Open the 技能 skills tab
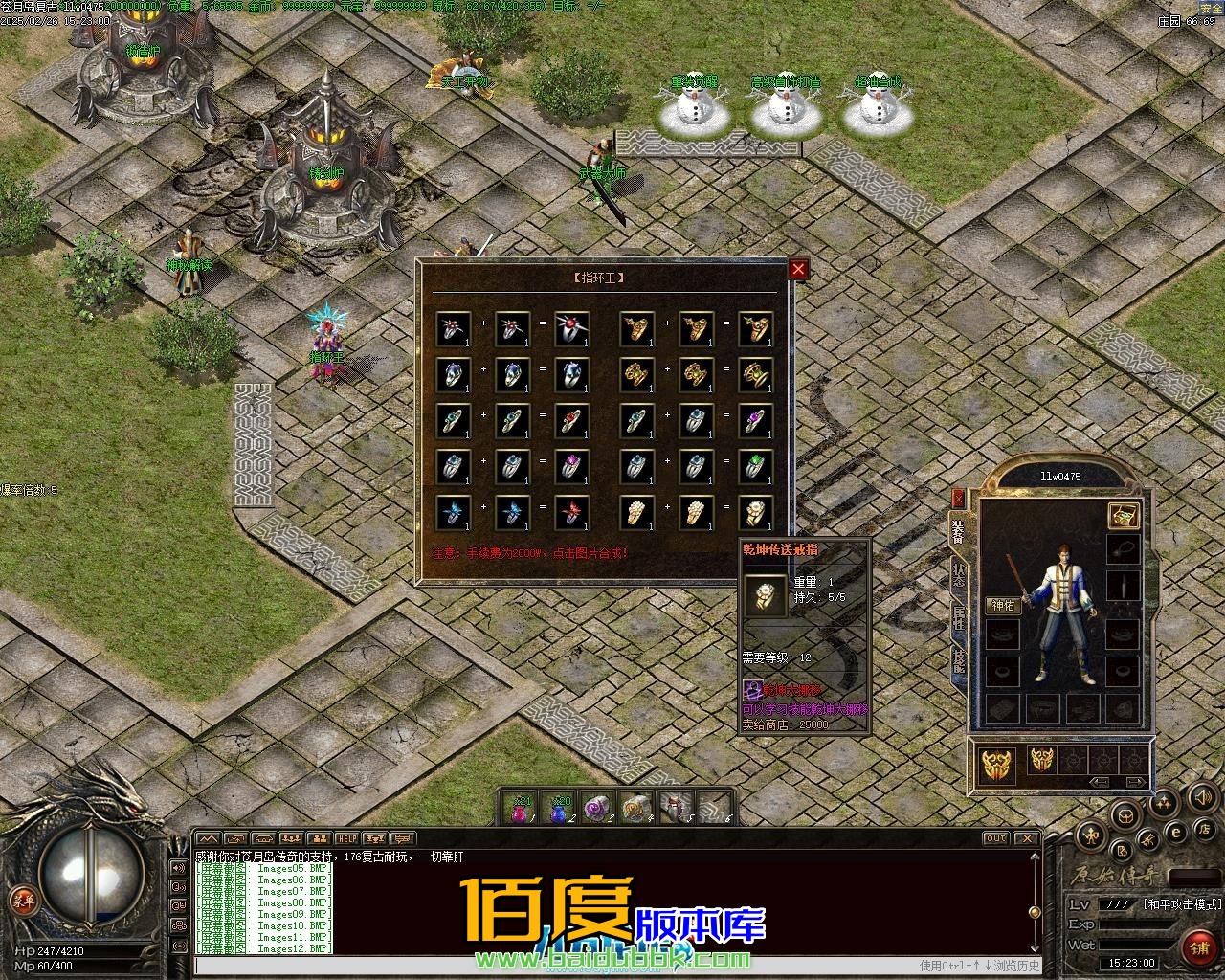Screen dimensions: 1225x980 click(x=958, y=662)
